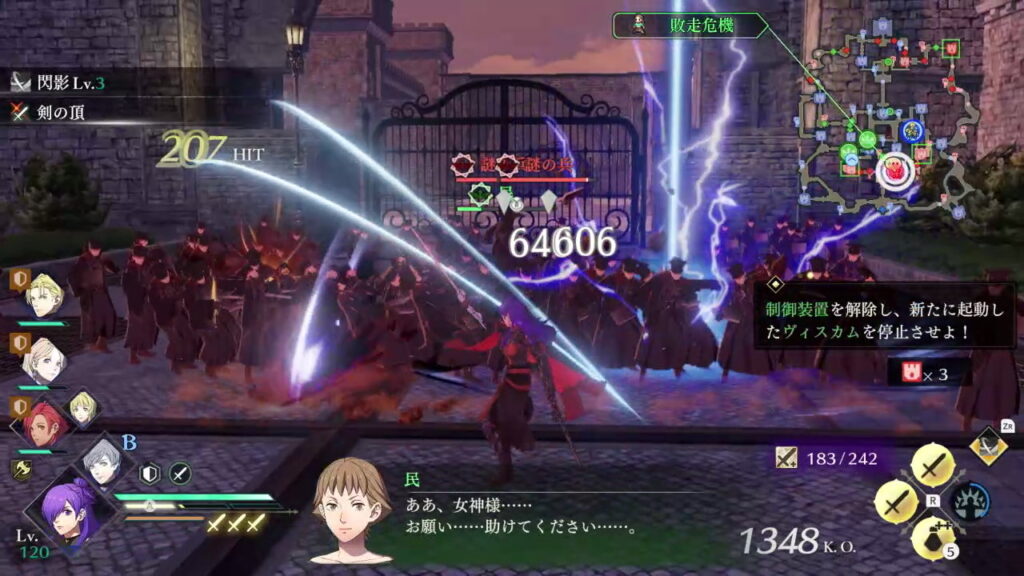This screenshot has height=576, width=1024.
Task: Open the battlefield minimap
Action: 880,120
